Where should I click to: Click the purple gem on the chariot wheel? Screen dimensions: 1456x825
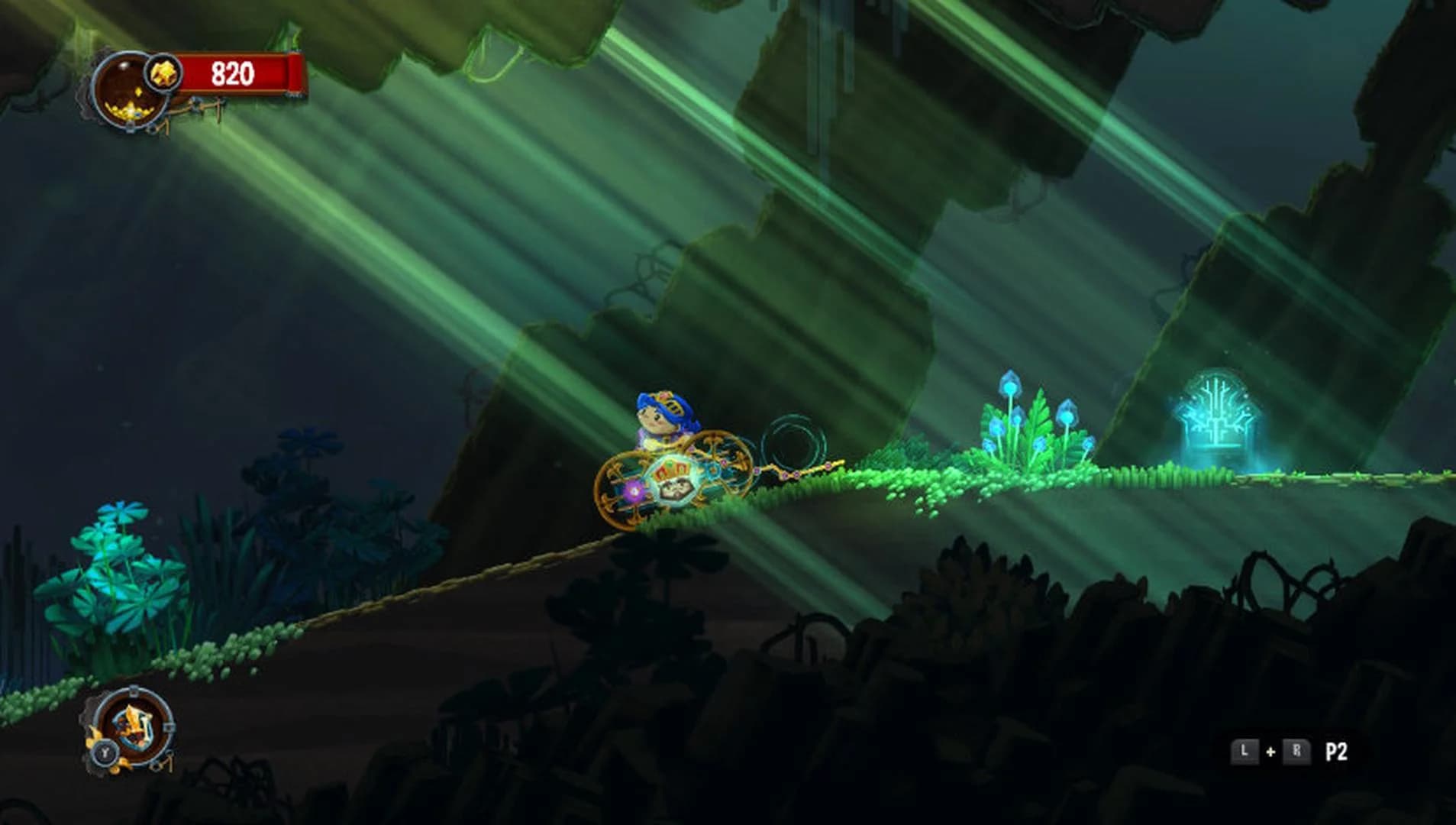pyautogui.click(x=633, y=491)
